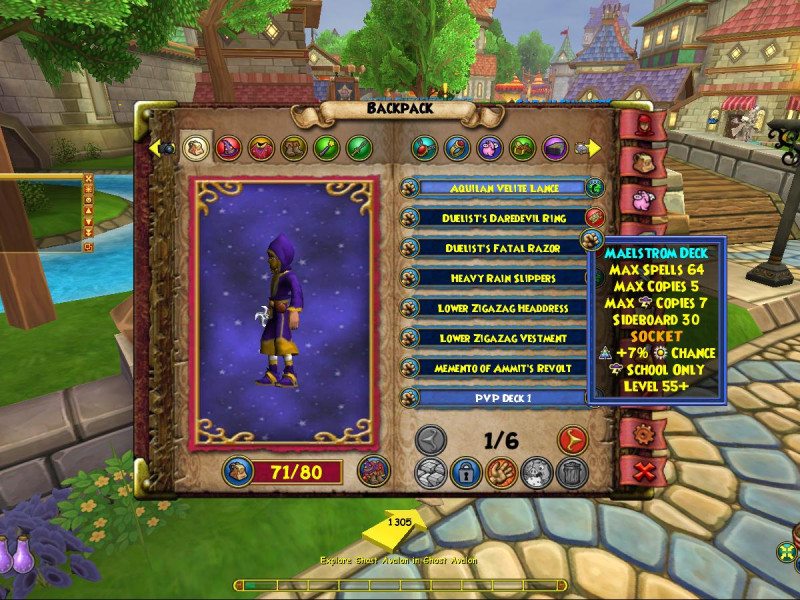Switch to the wizard hat category tab

(231, 149)
